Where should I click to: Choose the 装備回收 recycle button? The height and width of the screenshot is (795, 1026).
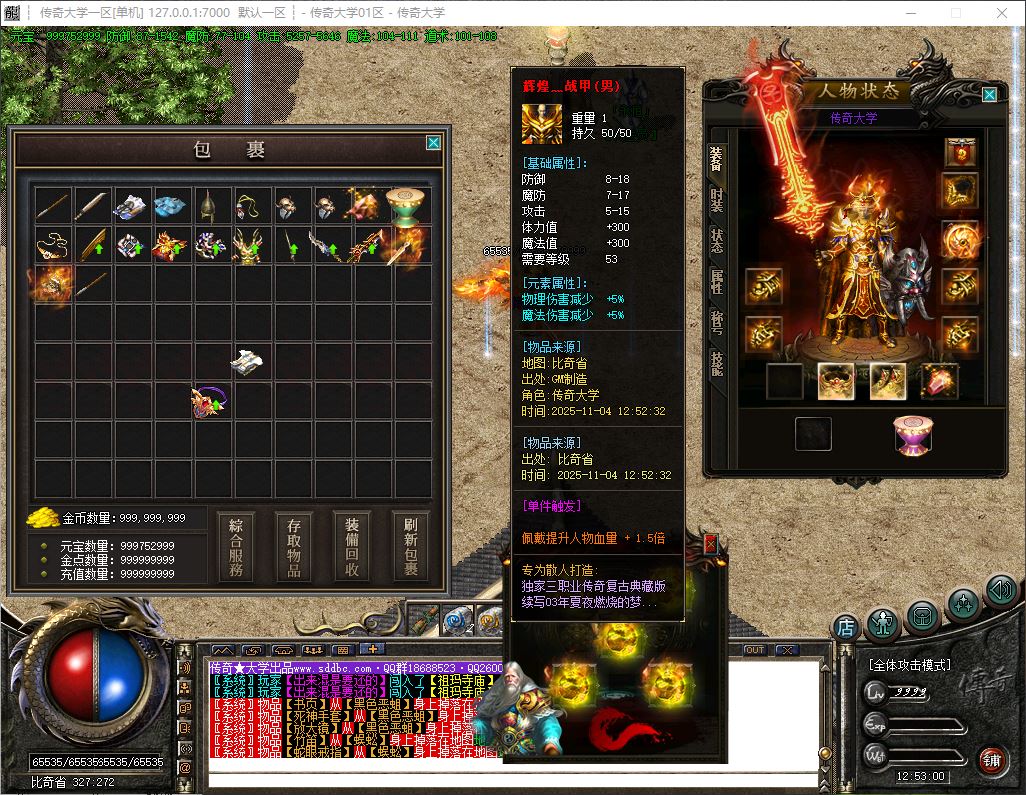[x=352, y=548]
